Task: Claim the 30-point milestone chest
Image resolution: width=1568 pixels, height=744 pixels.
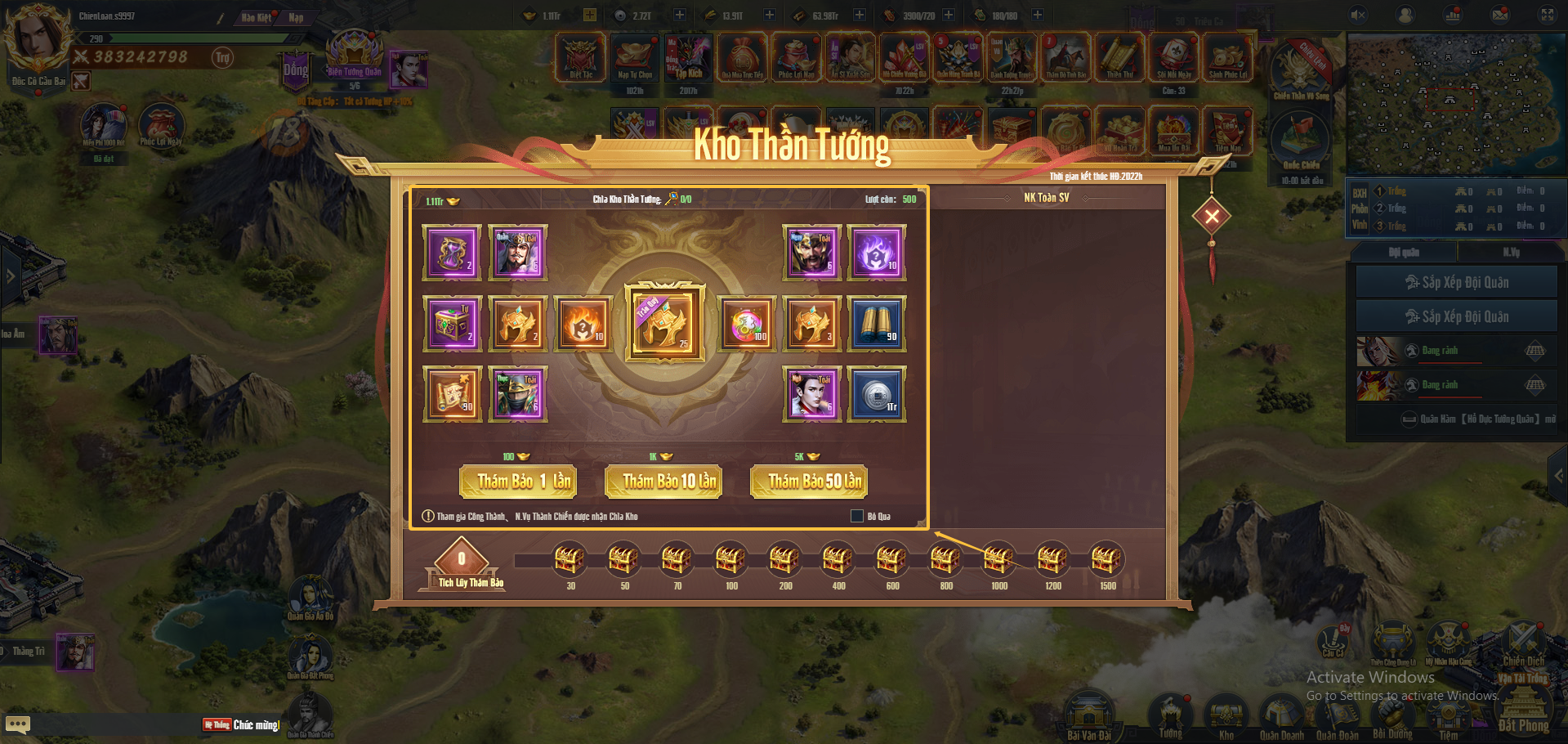Action: pyautogui.click(x=570, y=560)
